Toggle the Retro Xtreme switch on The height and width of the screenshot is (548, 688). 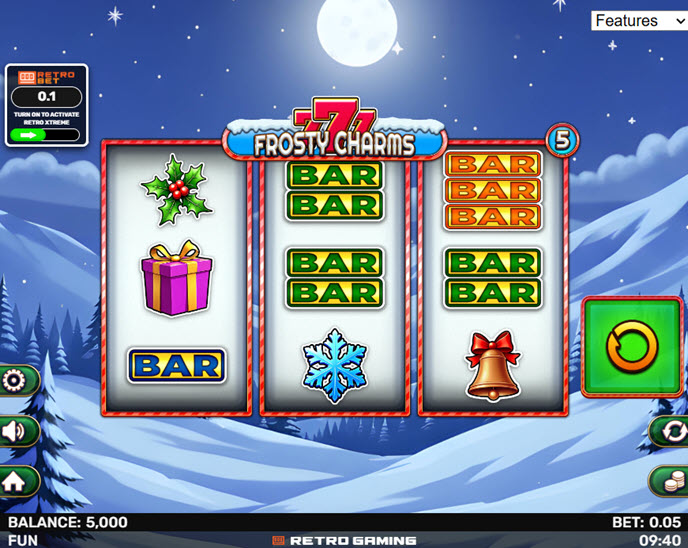pyautogui.click(x=46, y=134)
